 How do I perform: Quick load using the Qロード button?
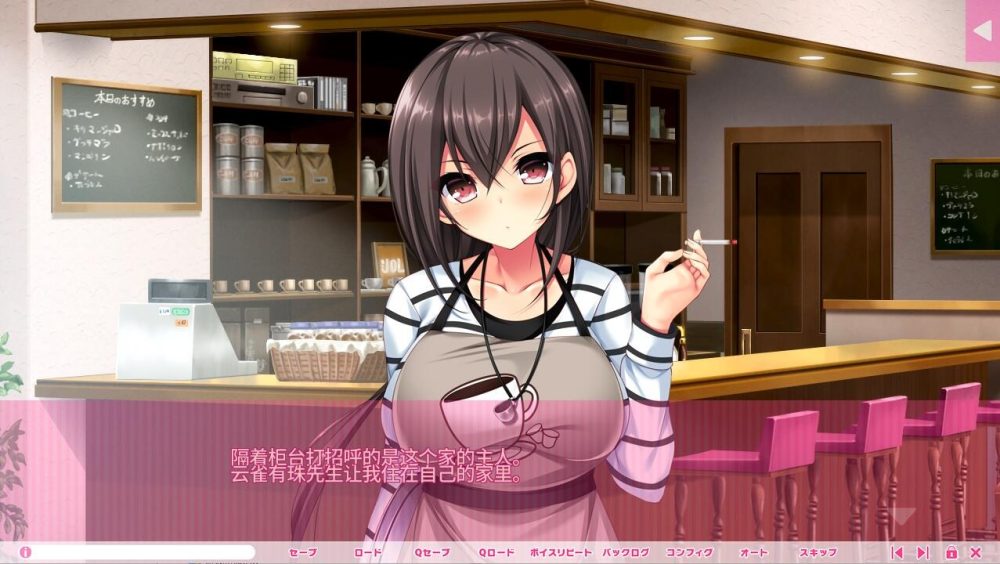[x=496, y=552]
